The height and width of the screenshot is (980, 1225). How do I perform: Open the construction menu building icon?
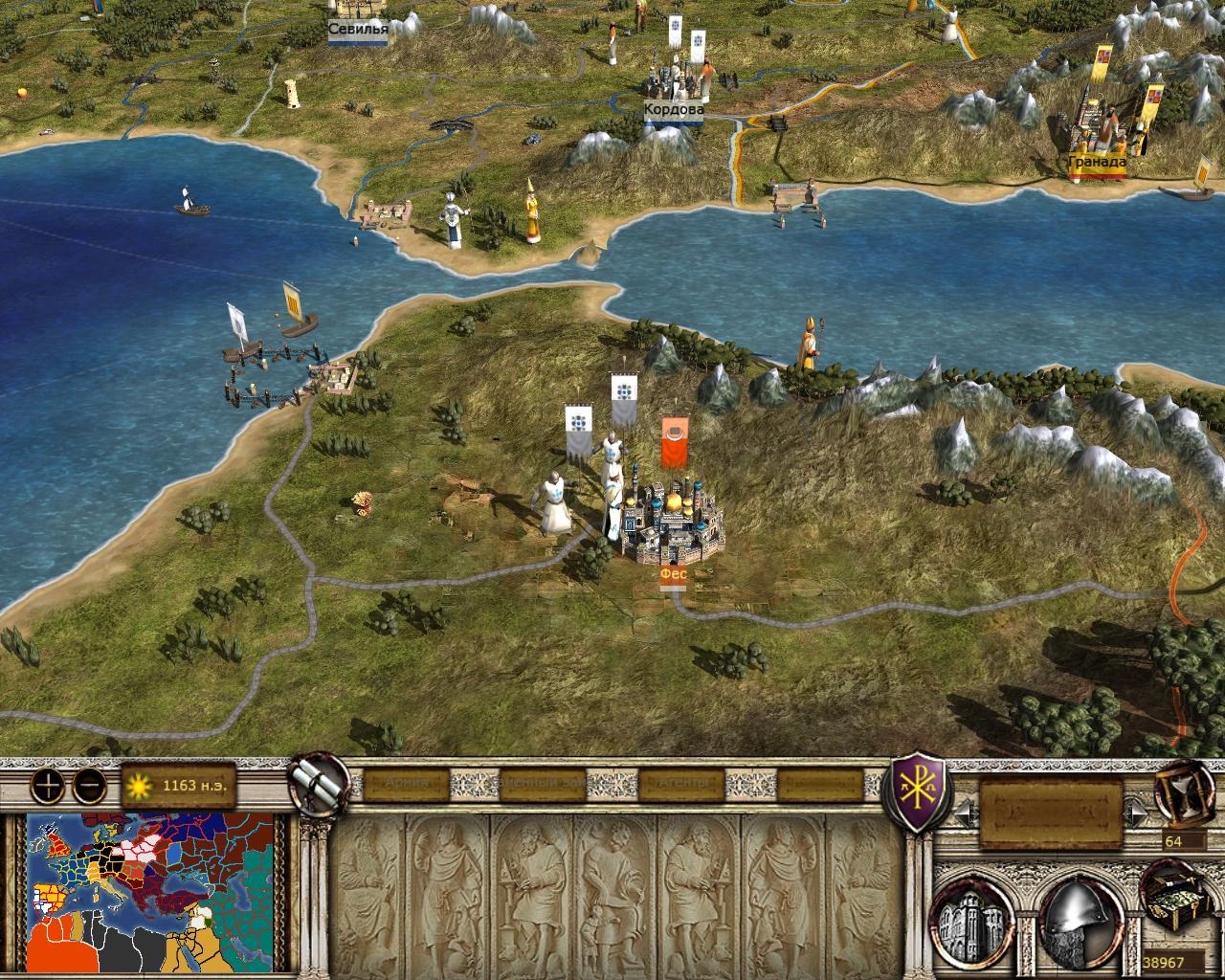pos(973,920)
